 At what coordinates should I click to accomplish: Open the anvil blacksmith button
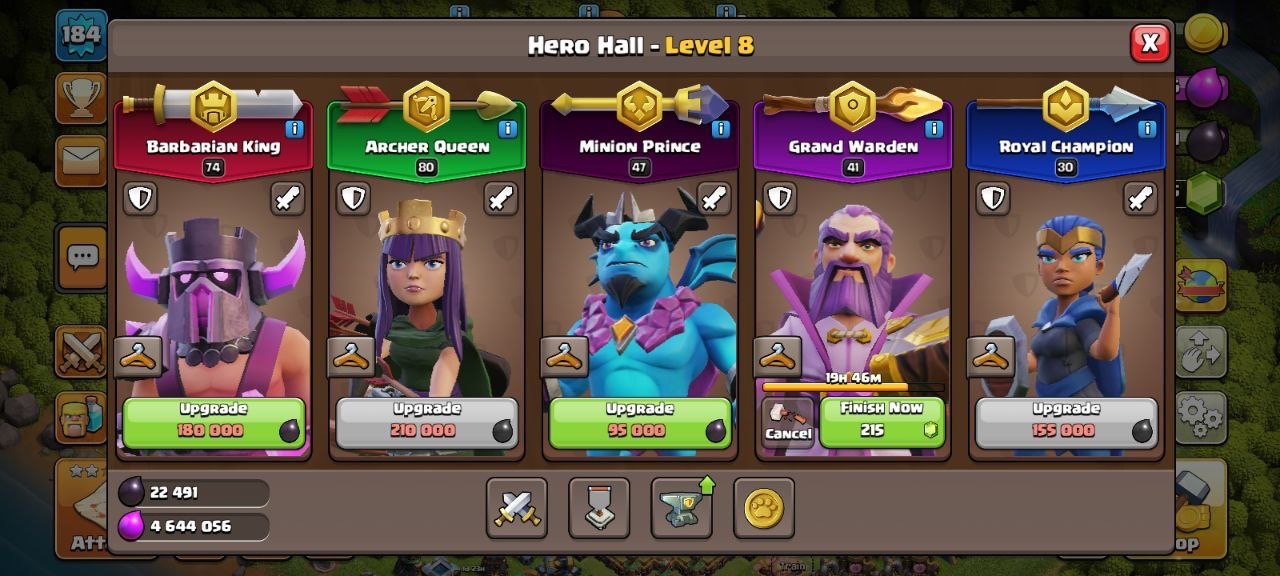coord(682,508)
